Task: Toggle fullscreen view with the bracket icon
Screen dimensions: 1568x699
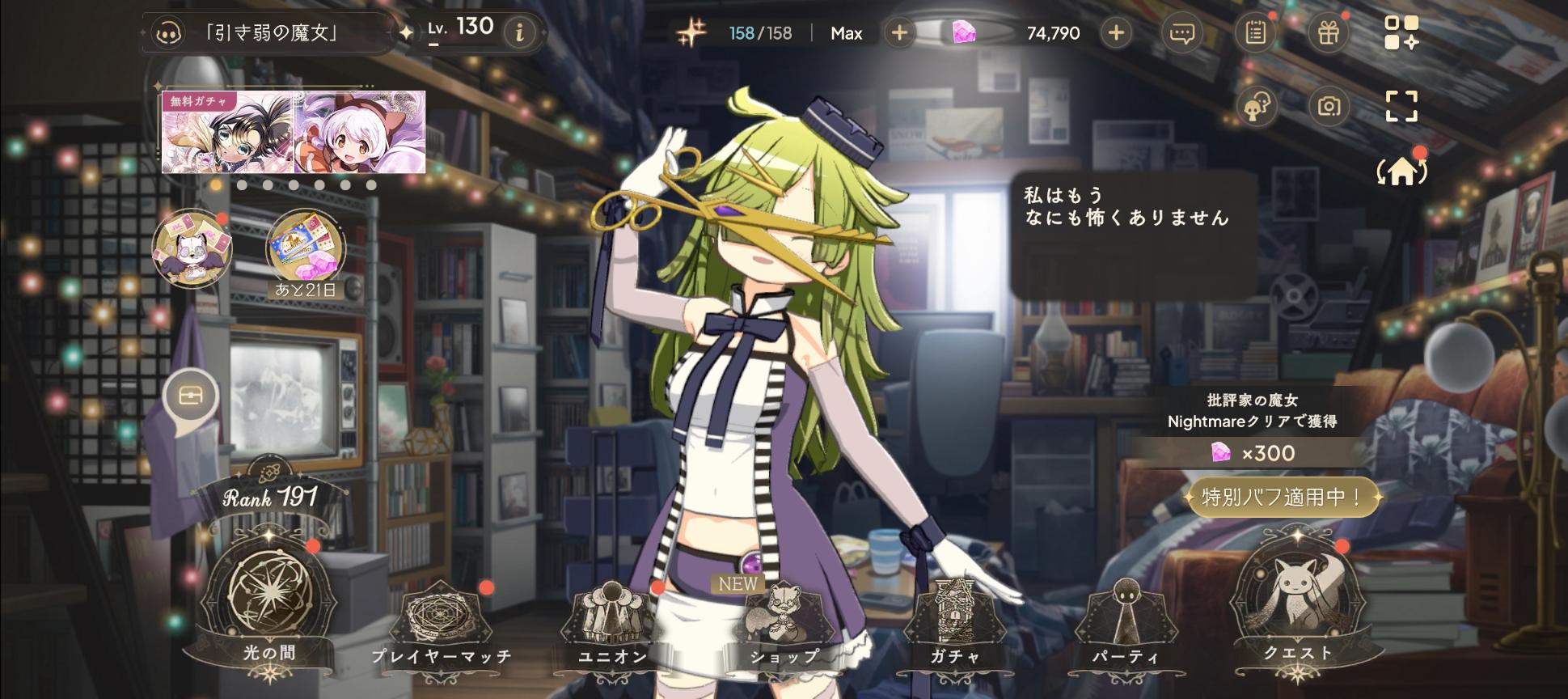Action: pyautogui.click(x=1401, y=106)
